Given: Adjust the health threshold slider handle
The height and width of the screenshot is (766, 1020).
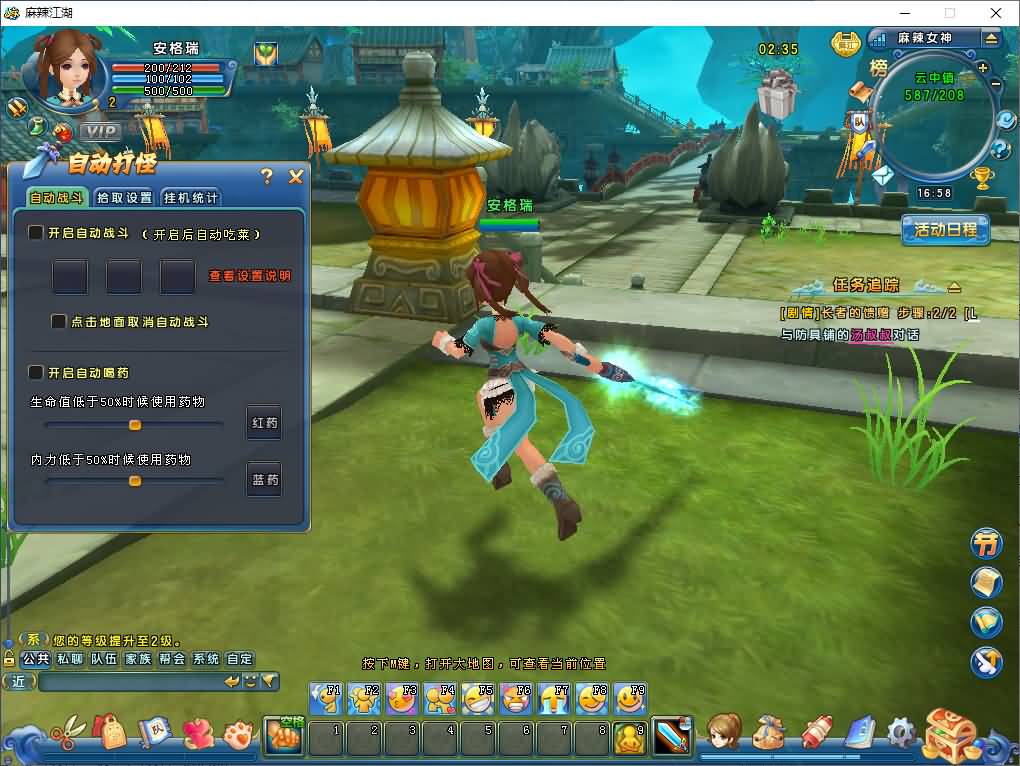Looking at the screenshot, I should coord(135,425).
